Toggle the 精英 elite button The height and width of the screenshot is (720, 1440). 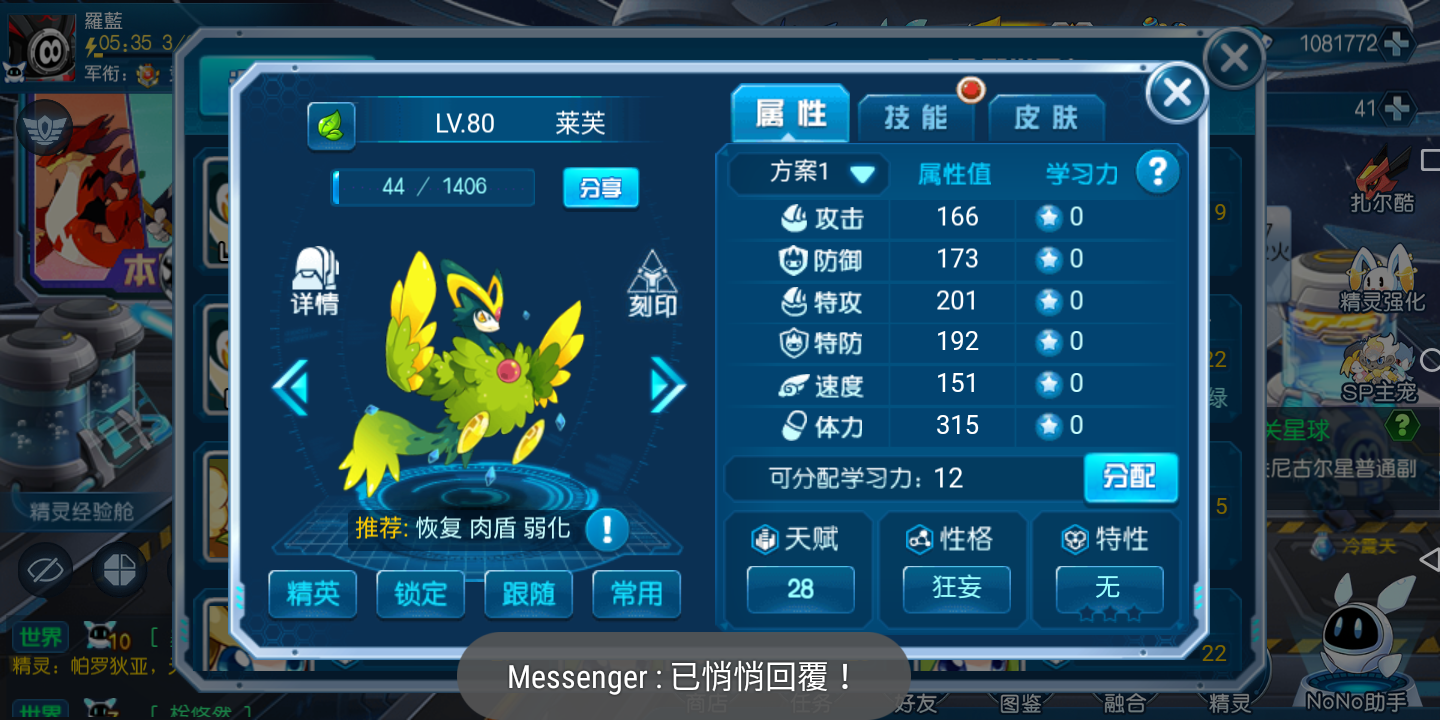click(313, 594)
